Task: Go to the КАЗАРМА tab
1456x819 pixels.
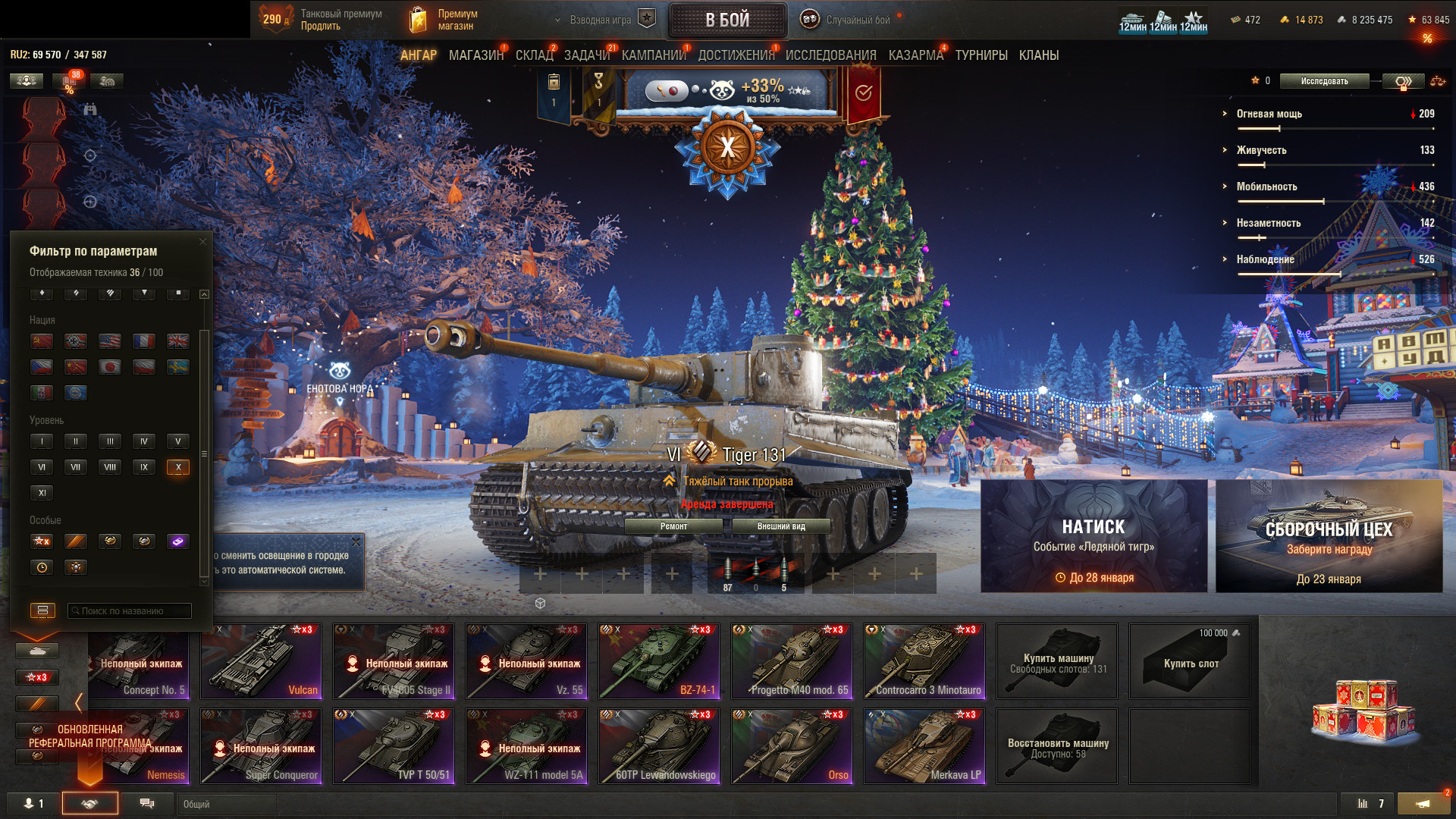Action: [x=915, y=55]
